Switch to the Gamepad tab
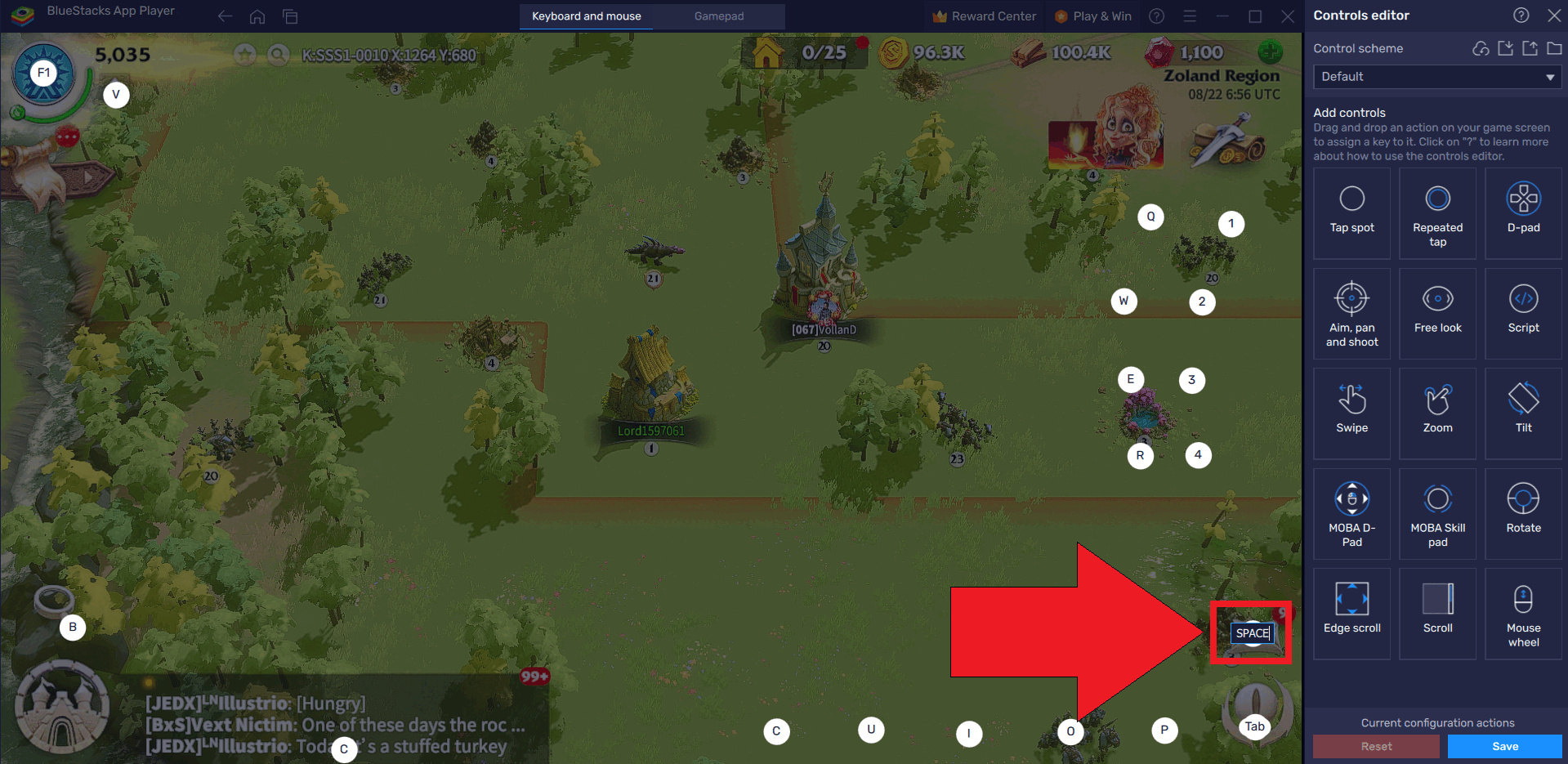Image resolution: width=1568 pixels, height=764 pixels. pyautogui.click(x=718, y=16)
